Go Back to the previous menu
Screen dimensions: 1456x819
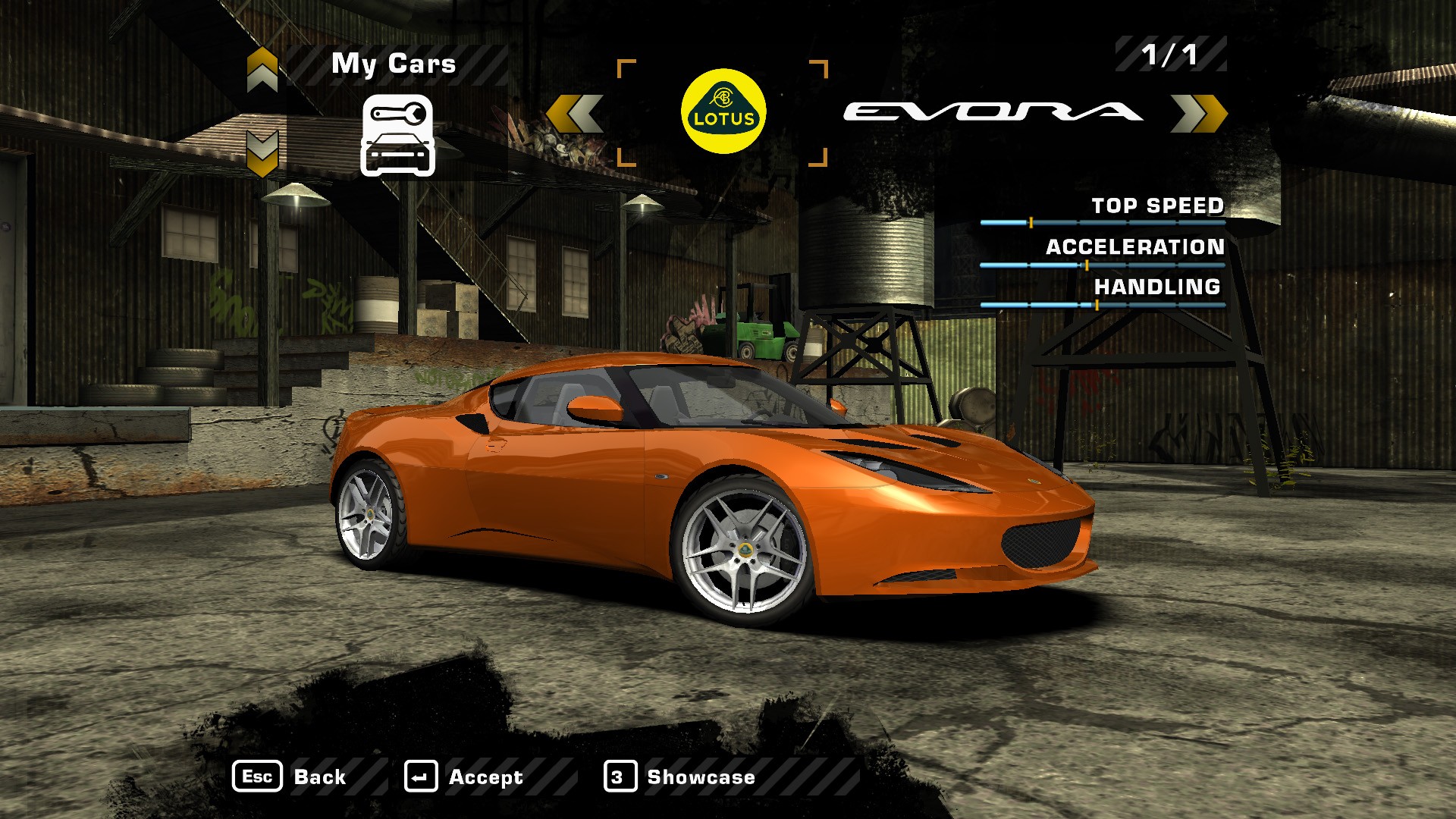coord(290,777)
